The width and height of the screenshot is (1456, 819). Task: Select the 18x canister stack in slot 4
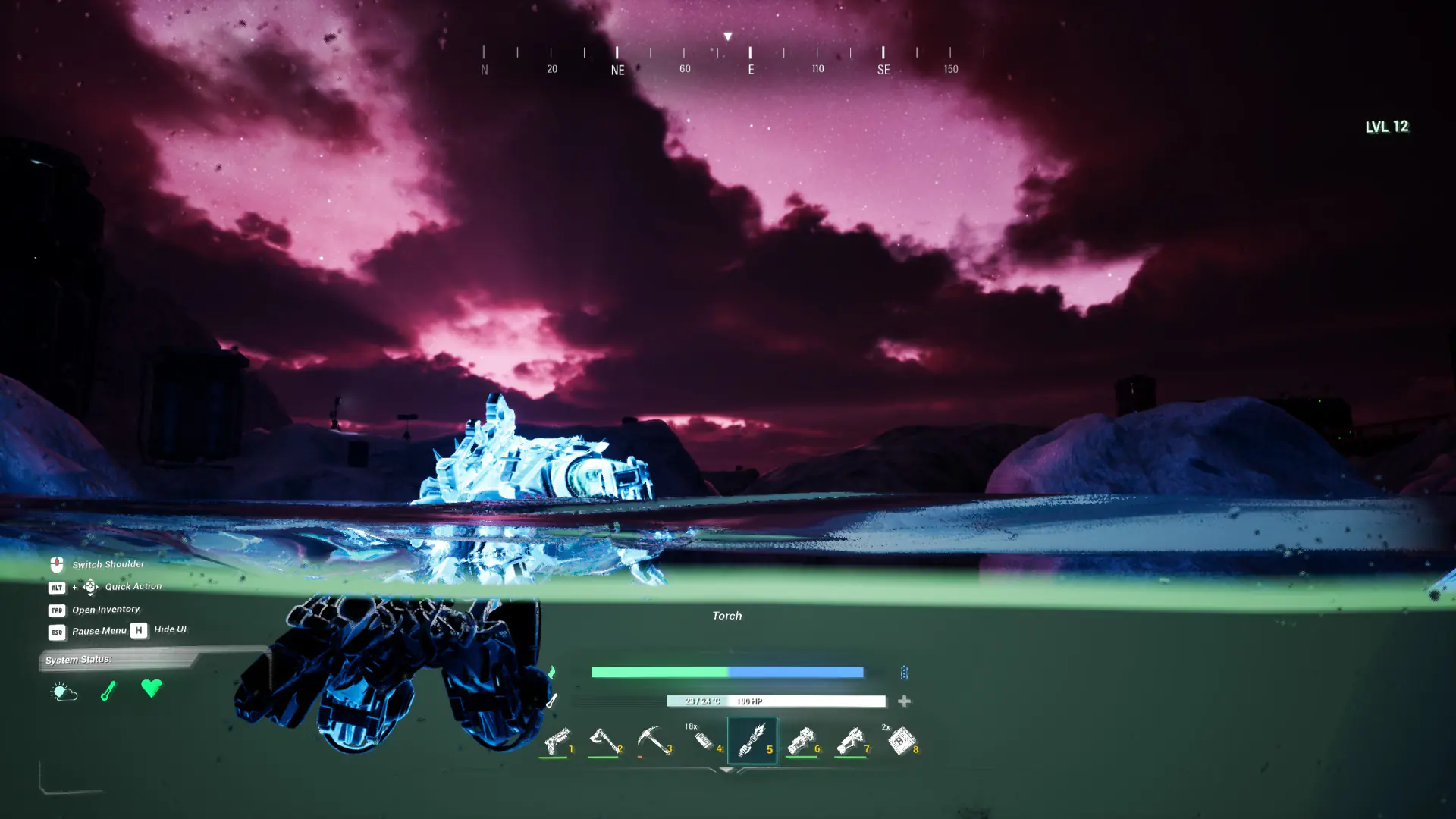(x=703, y=739)
